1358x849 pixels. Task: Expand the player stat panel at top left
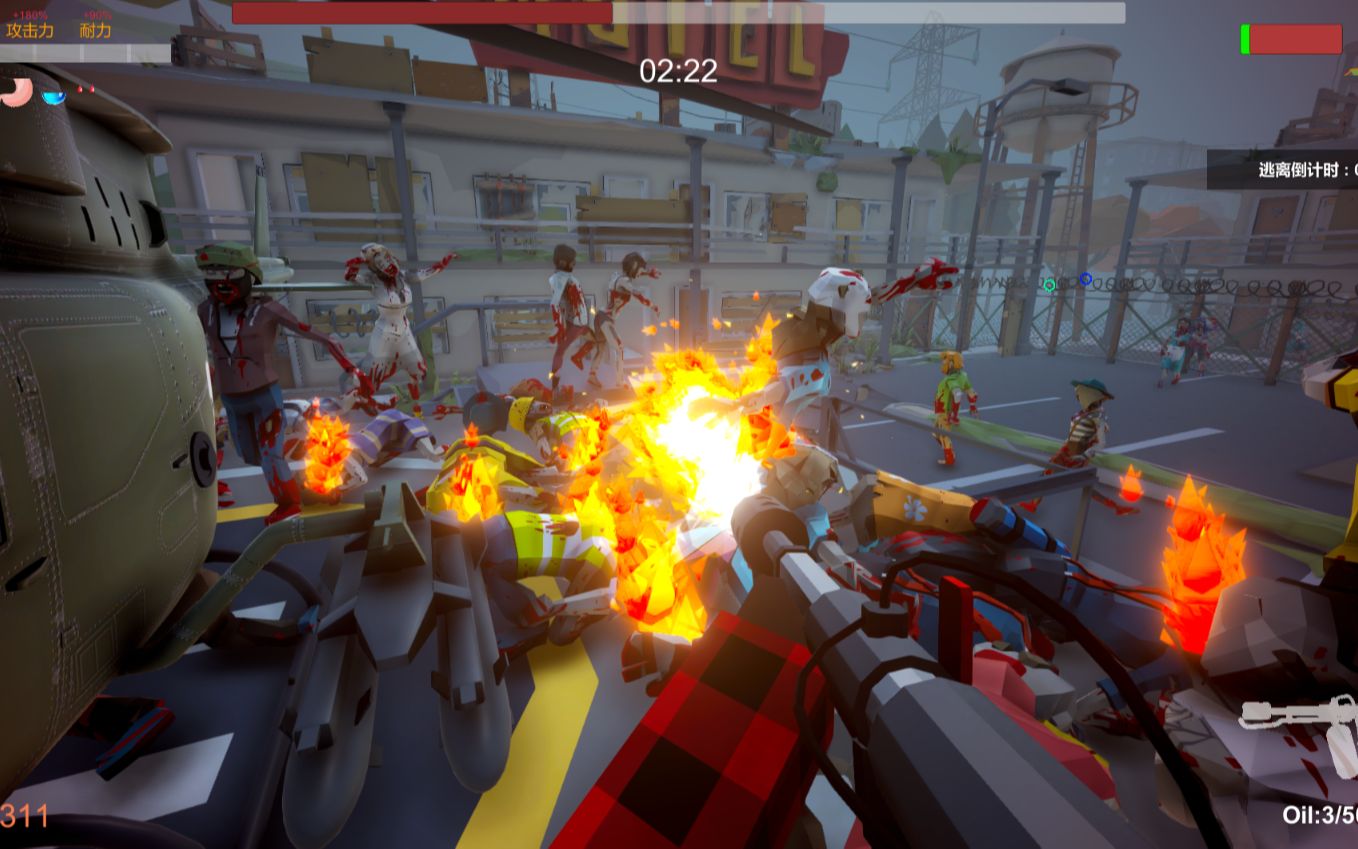(60, 22)
